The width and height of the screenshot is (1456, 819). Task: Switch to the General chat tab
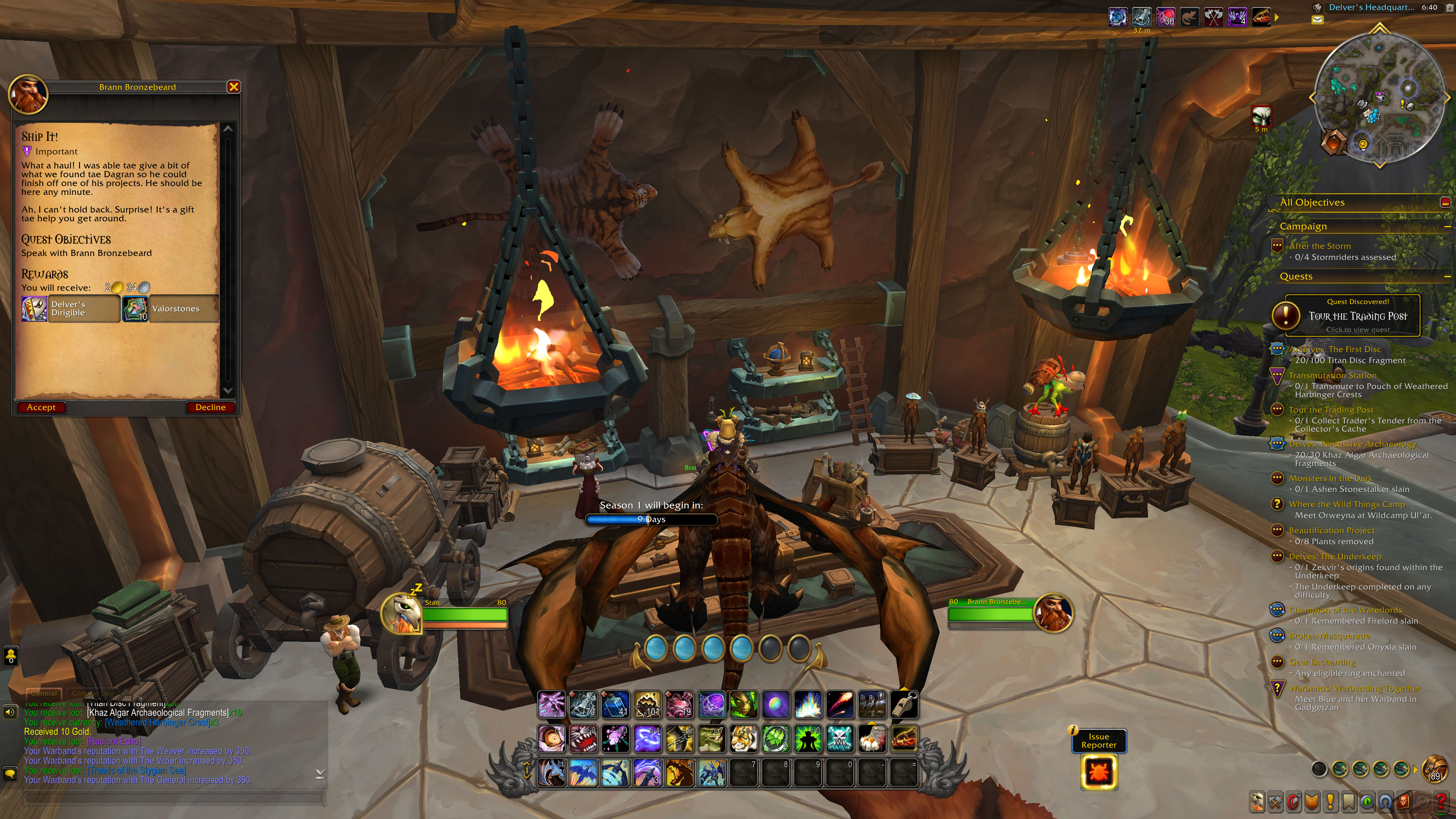44,693
